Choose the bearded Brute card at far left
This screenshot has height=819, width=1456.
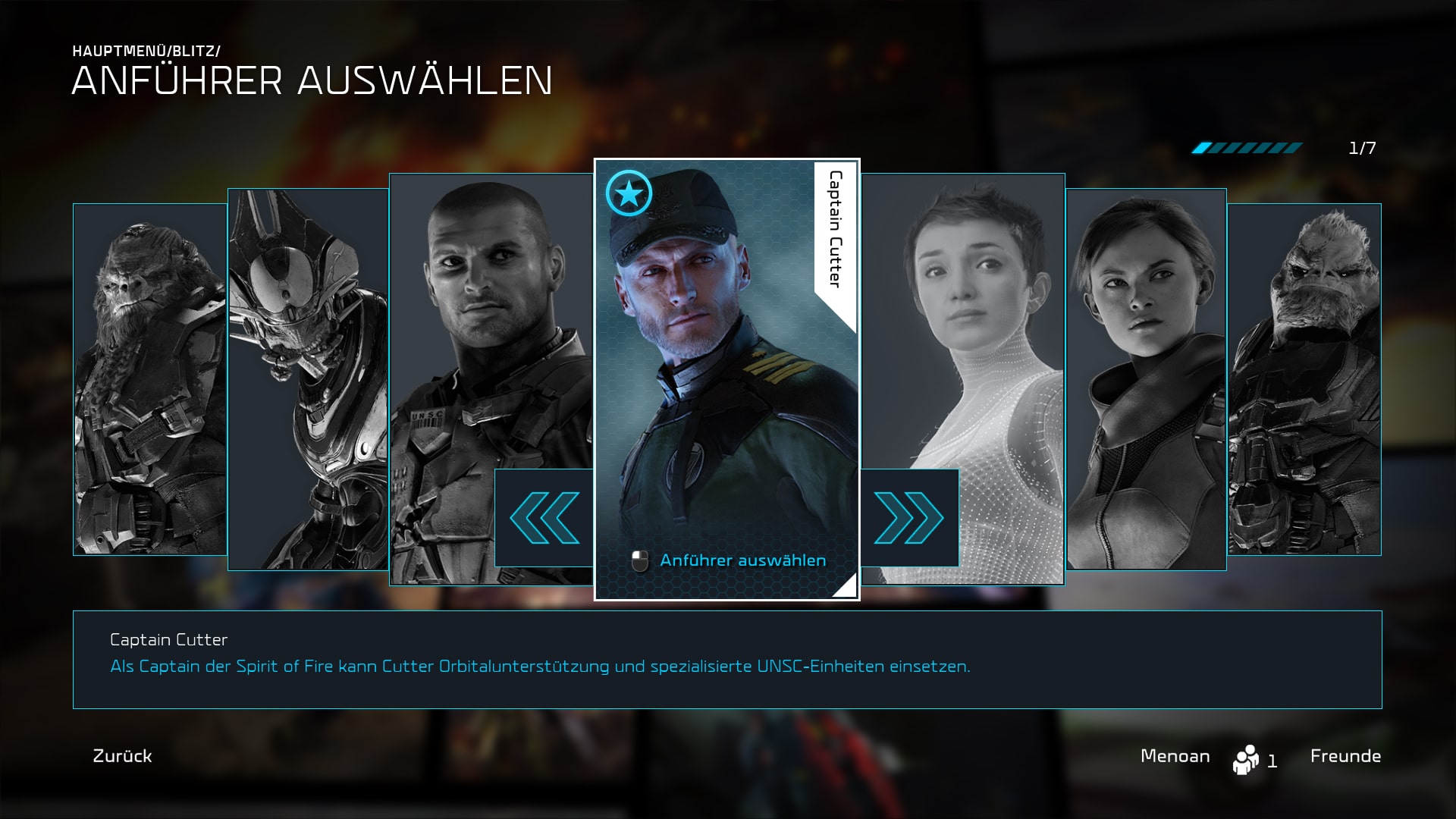click(x=149, y=379)
